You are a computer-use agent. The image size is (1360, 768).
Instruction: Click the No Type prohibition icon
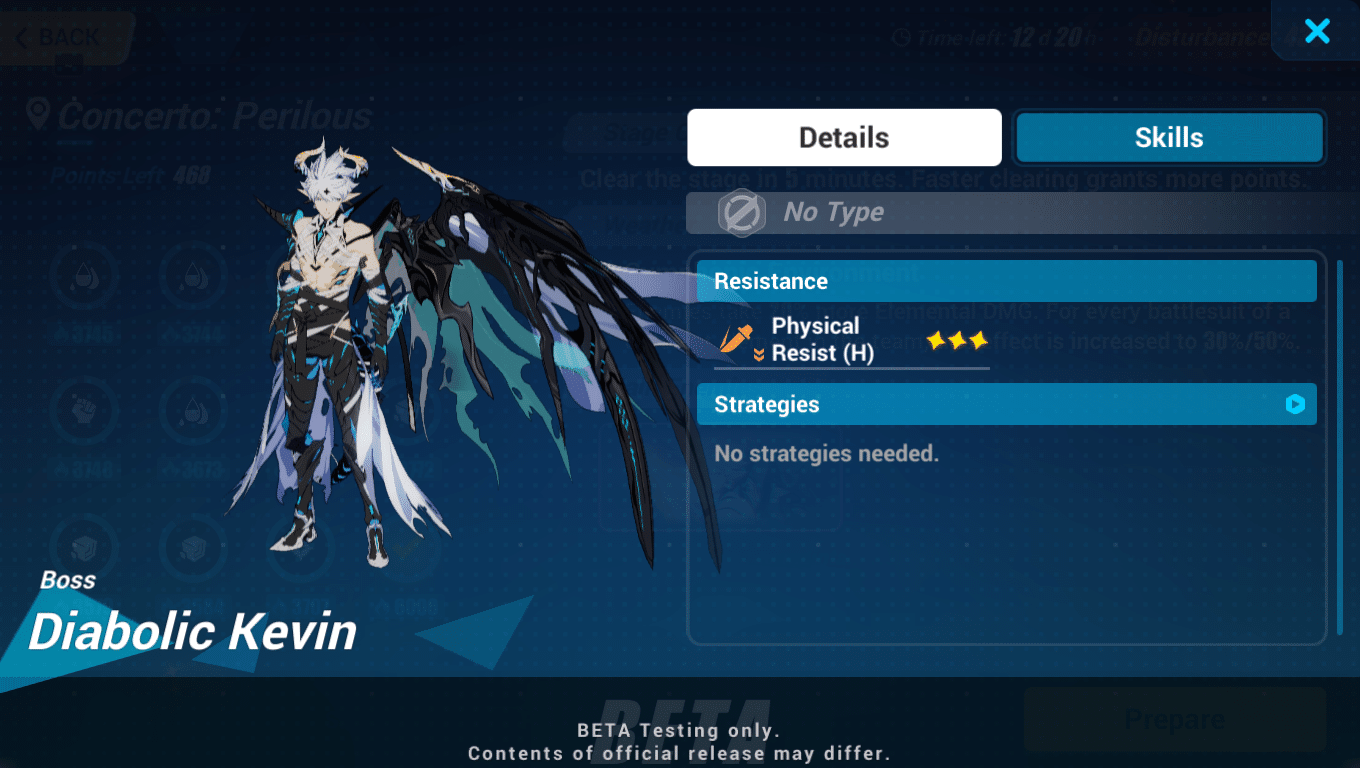coord(740,212)
